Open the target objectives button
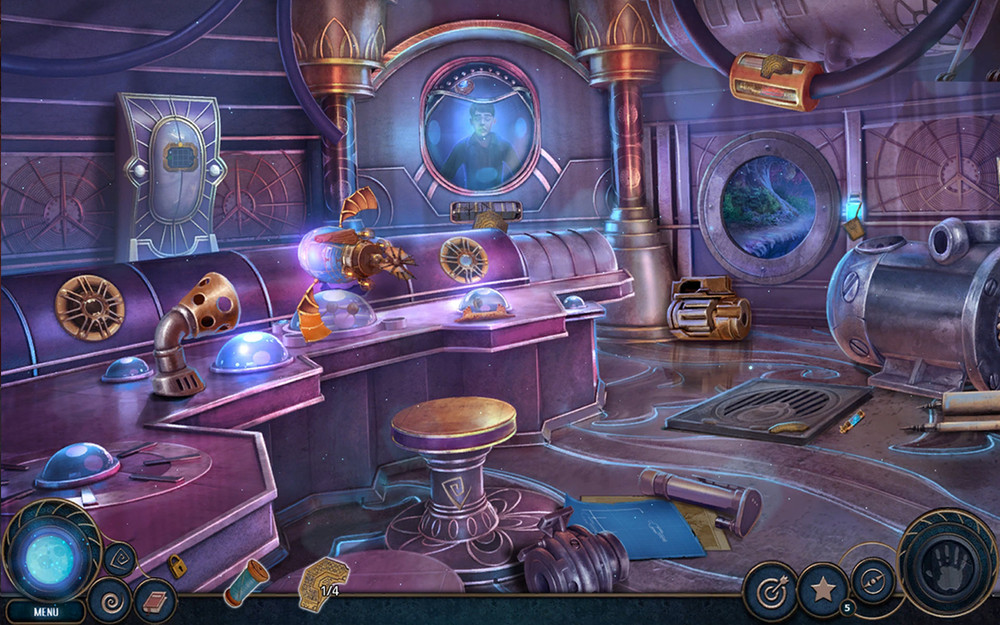 (x=769, y=591)
